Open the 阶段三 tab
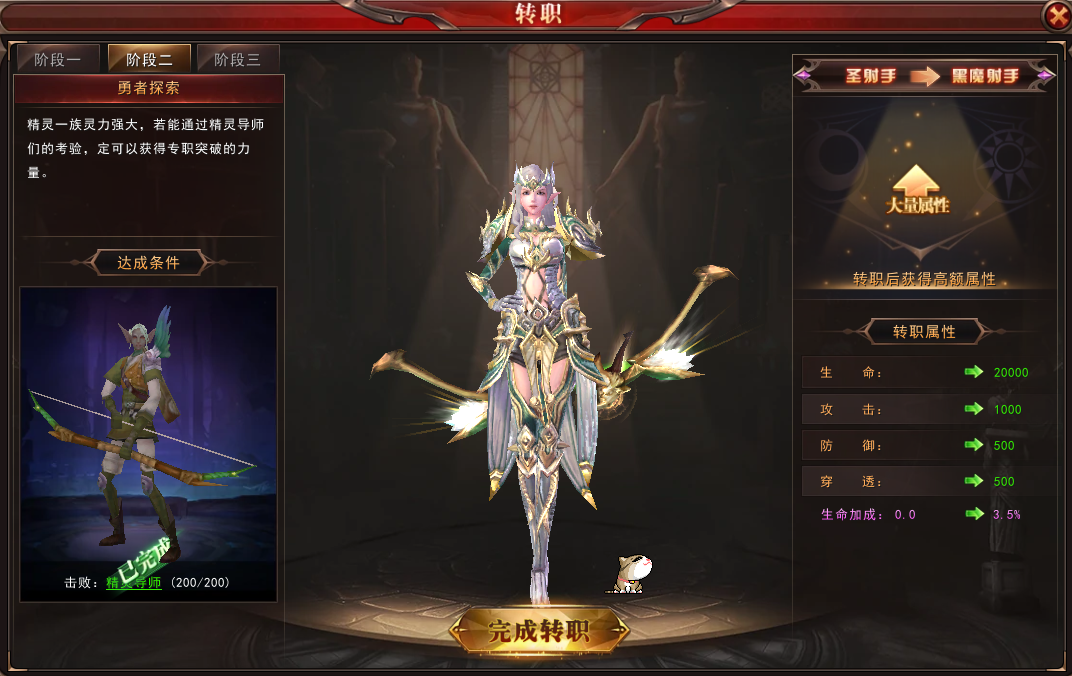 [237, 59]
